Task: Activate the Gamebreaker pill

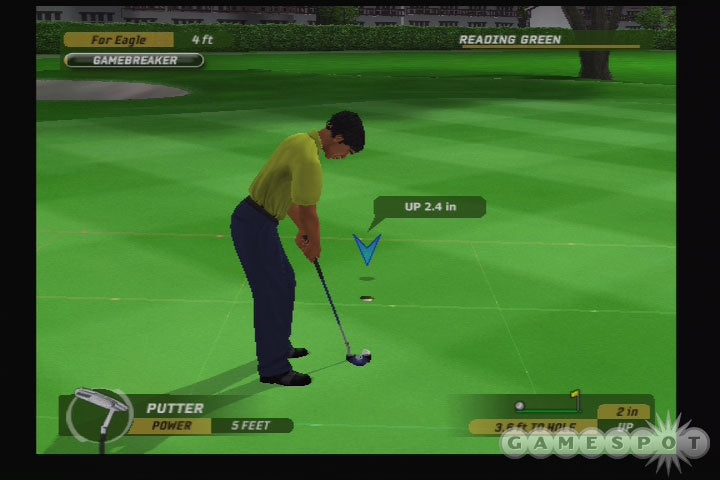Action: coord(134,60)
